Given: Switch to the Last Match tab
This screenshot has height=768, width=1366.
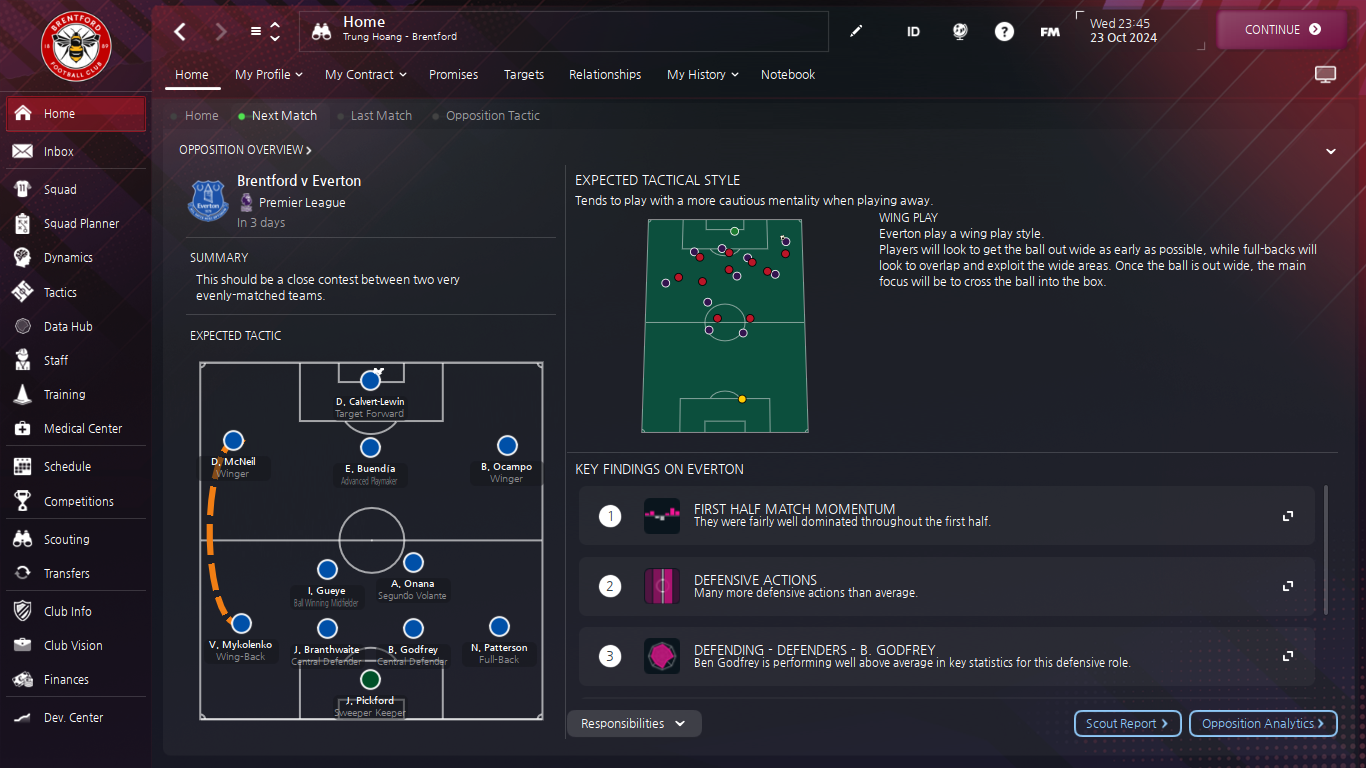Looking at the screenshot, I should tap(381, 116).
